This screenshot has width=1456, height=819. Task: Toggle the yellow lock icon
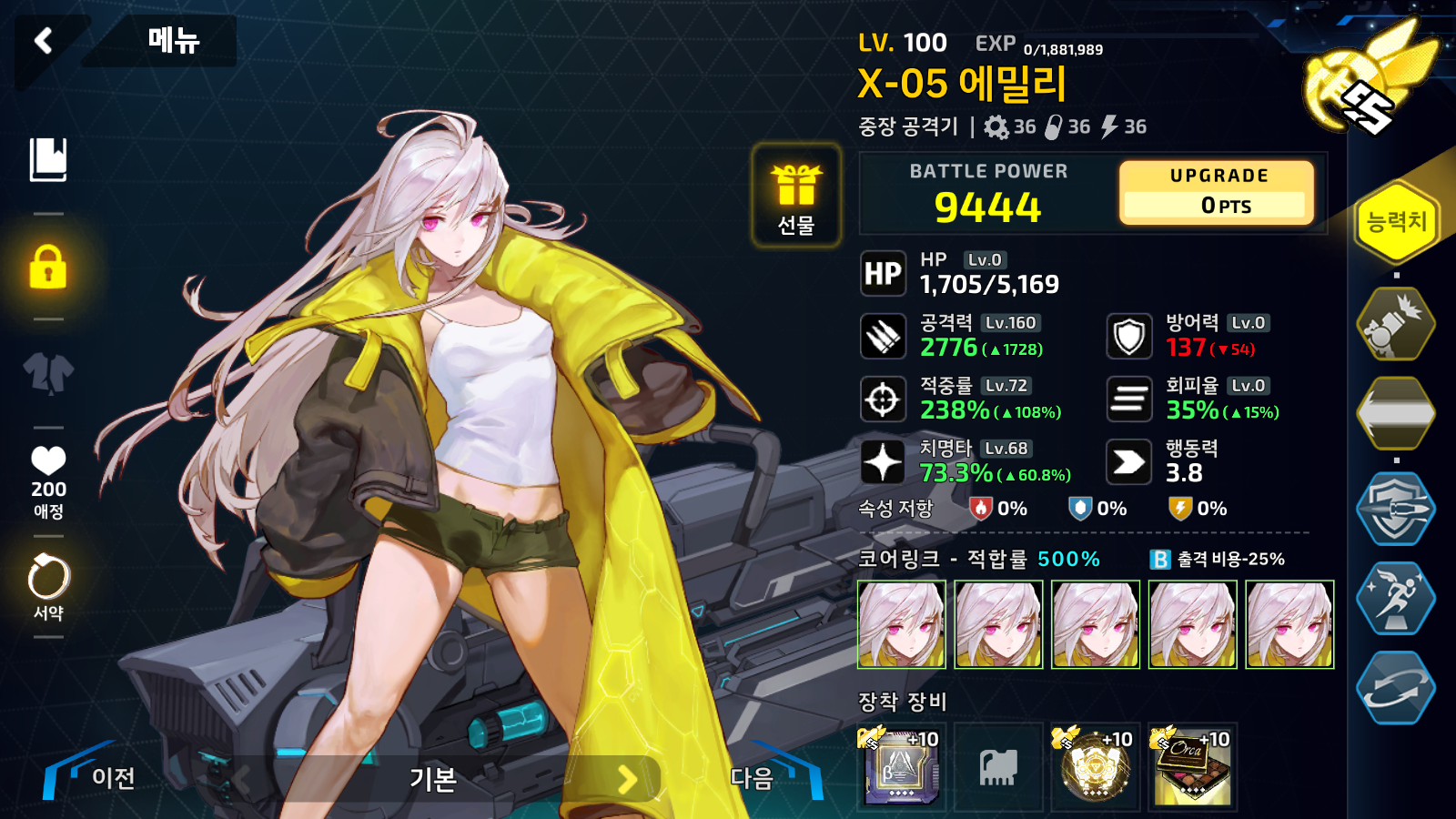tap(48, 267)
